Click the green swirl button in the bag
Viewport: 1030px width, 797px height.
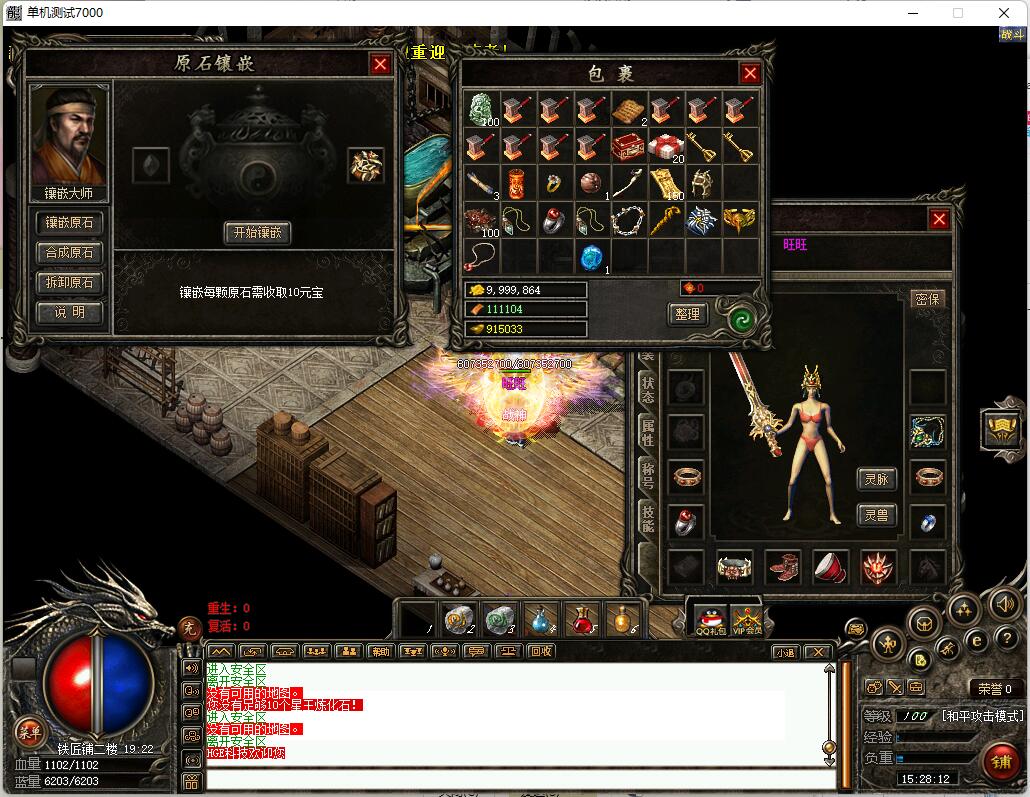coord(741,317)
